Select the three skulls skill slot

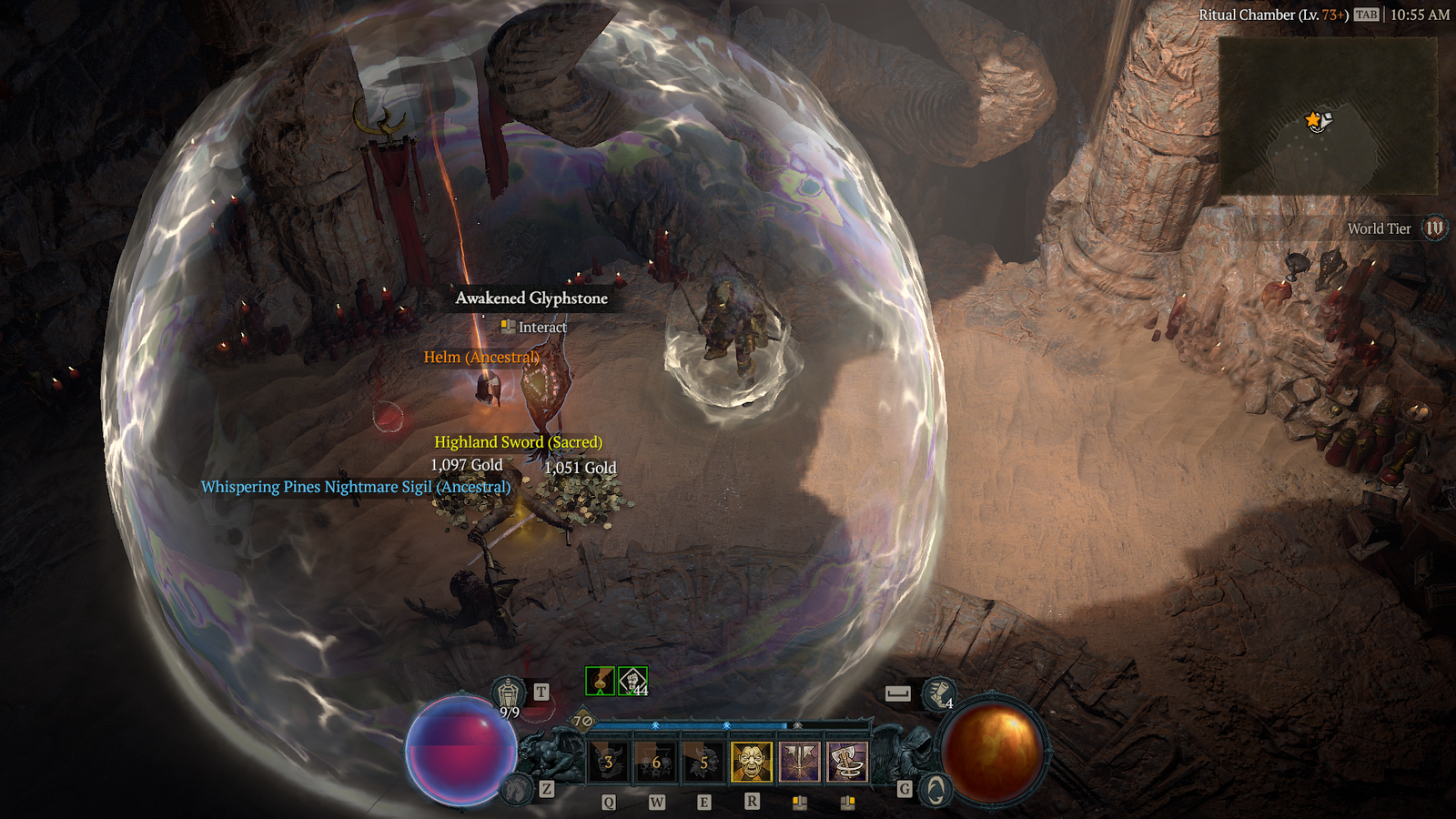(656, 763)
